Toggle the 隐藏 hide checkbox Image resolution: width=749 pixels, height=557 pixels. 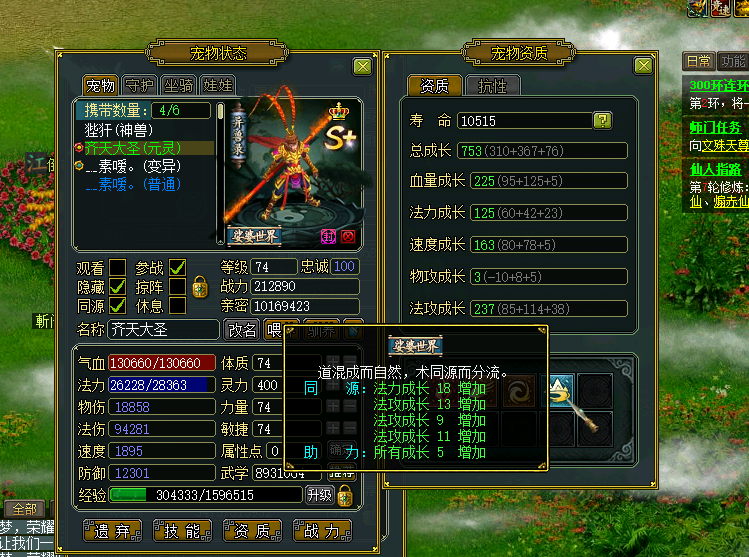point(118,287)
